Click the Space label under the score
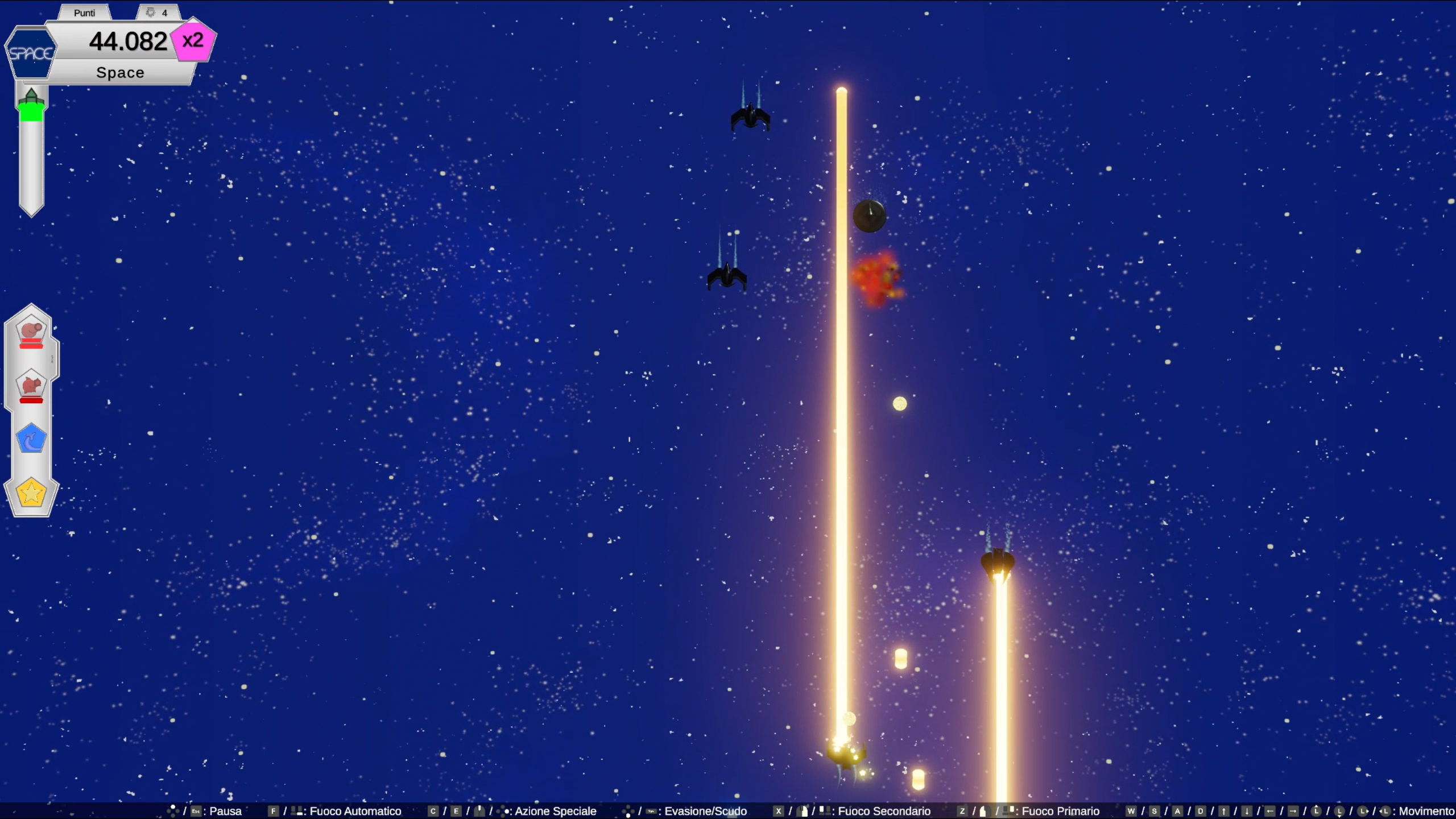The image size is (1456, 819). pyautogui.click(x=119, y=72)
